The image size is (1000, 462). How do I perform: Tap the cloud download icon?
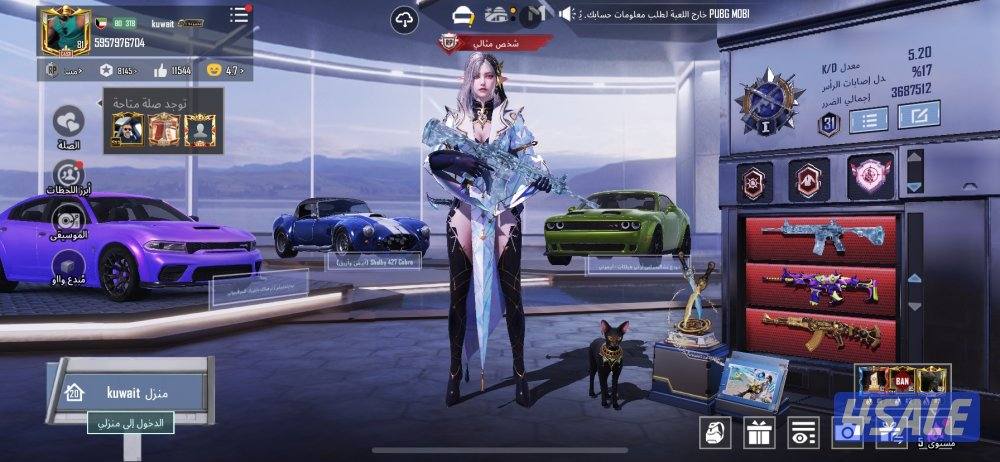(x=404, y=18)
